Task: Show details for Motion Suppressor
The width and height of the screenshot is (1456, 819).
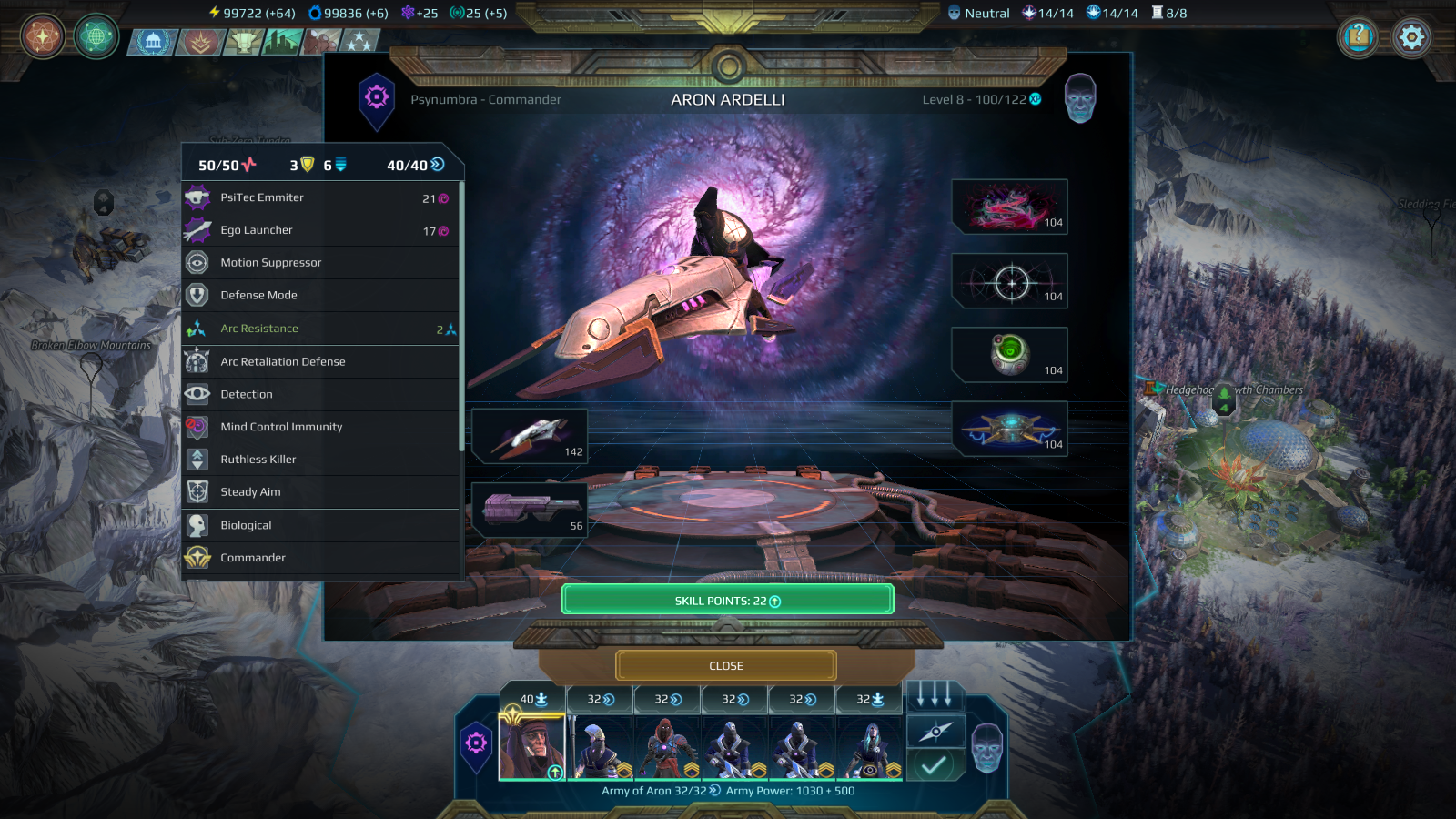Action: (321, 263)
